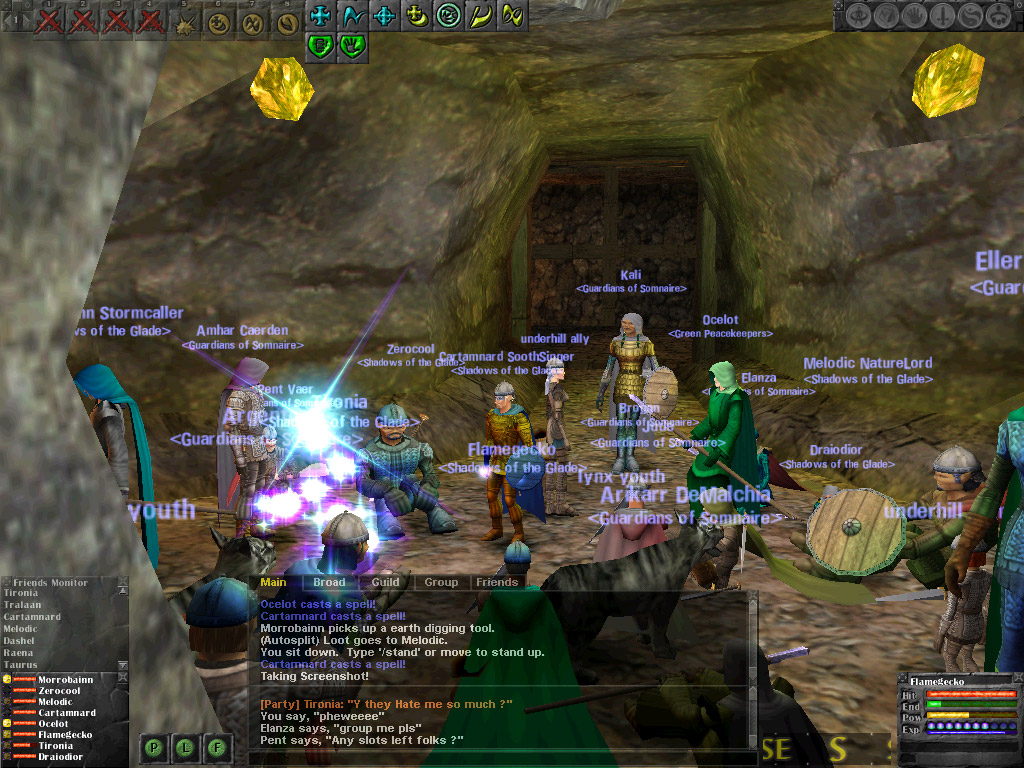Screen dimensions: 1024x768
Task: Activate the green shield spell icon
Action: [320, 45]
